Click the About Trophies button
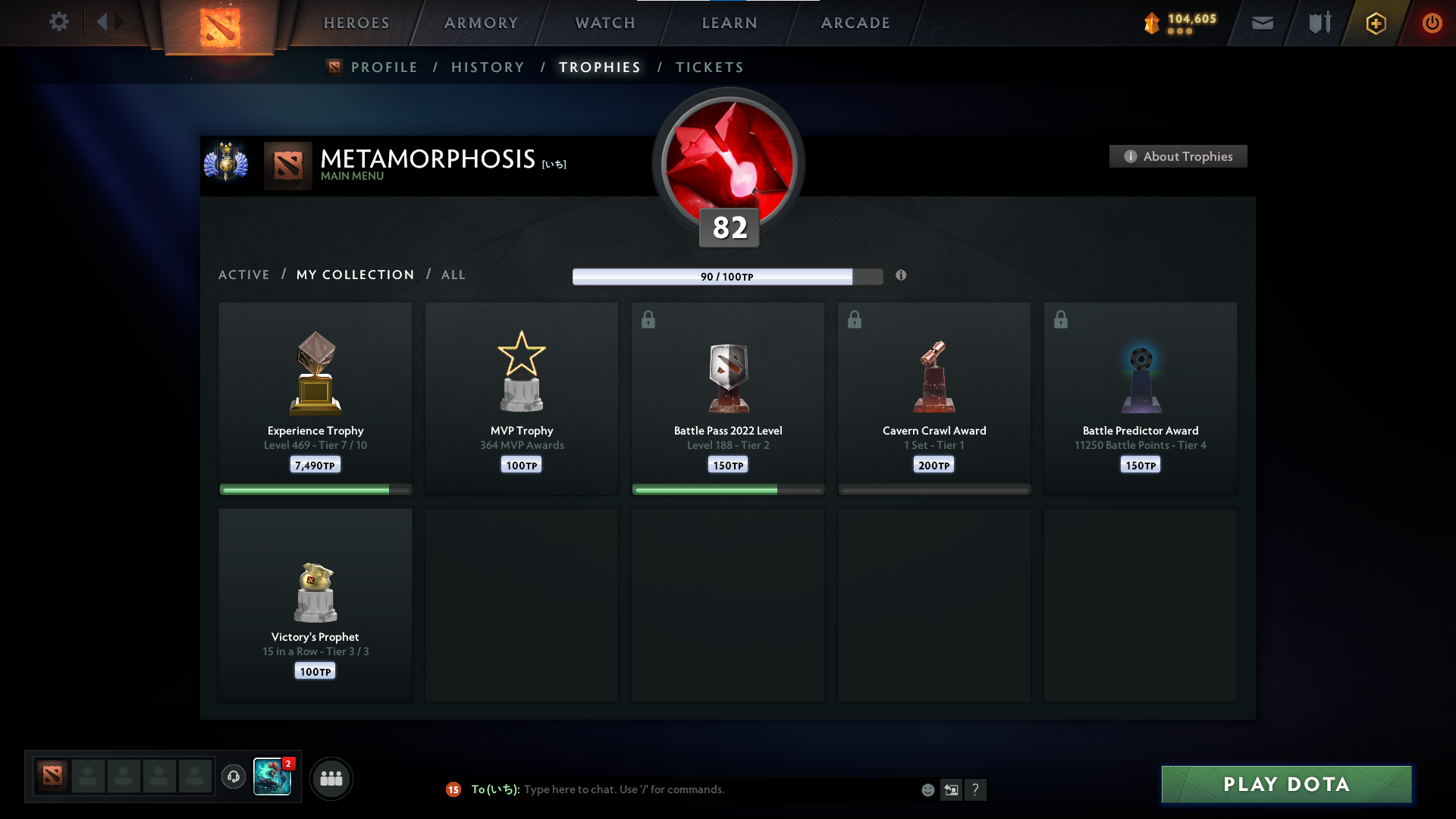 pyautogui.click(x=1178, y=156)
